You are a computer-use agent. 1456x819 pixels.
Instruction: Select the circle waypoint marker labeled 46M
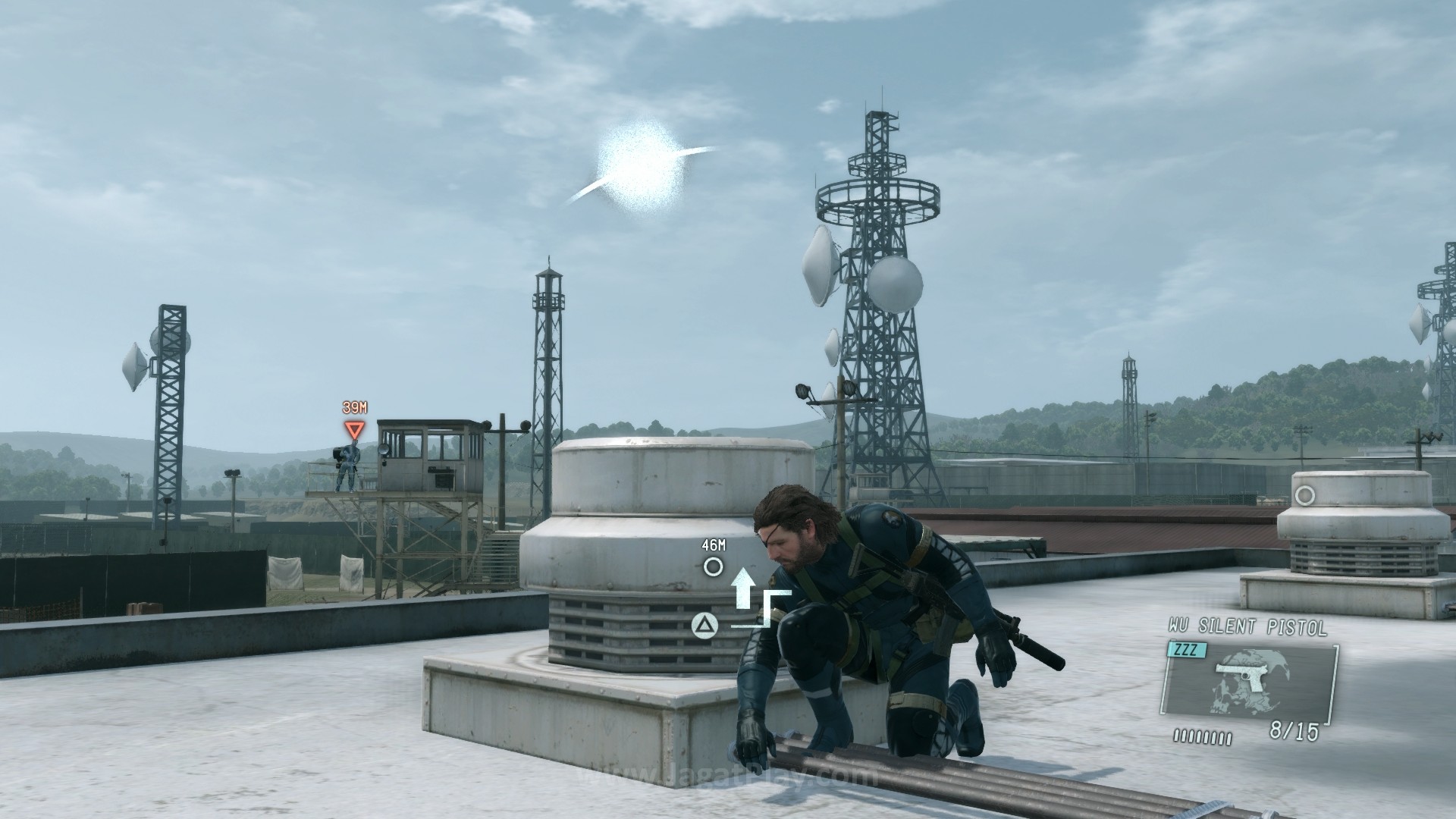click(713, 566)
